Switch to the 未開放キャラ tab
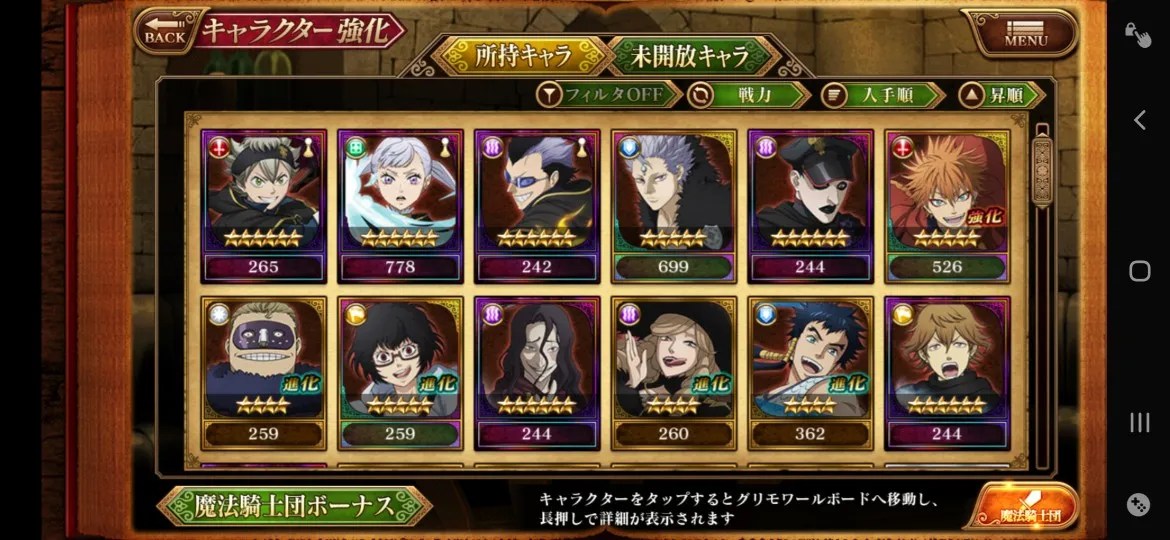Image resolution: width=1170 pixels, height=540 pixels. pos(691,55)
